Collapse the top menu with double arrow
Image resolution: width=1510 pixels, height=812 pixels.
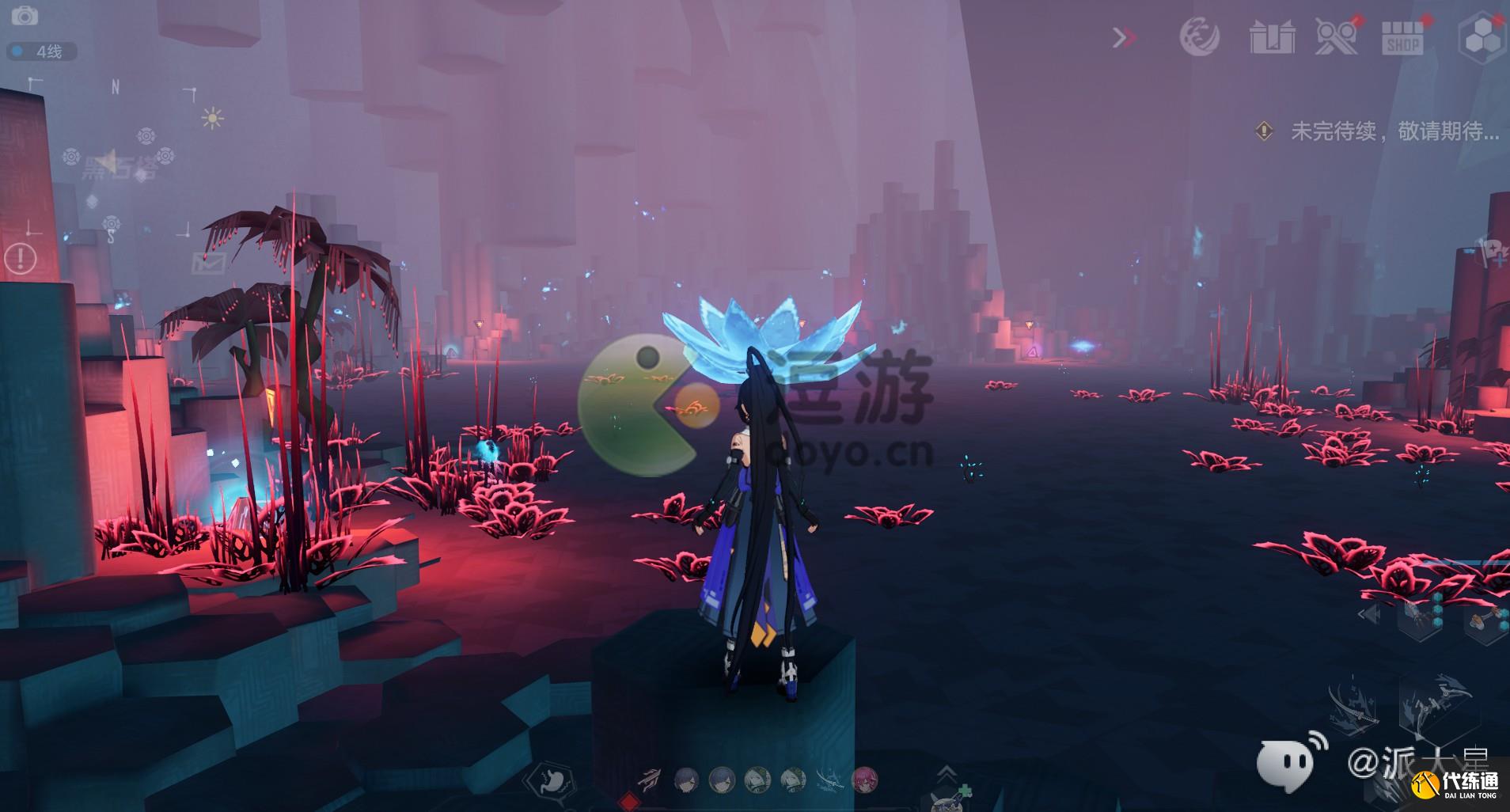pos(1125,37)
